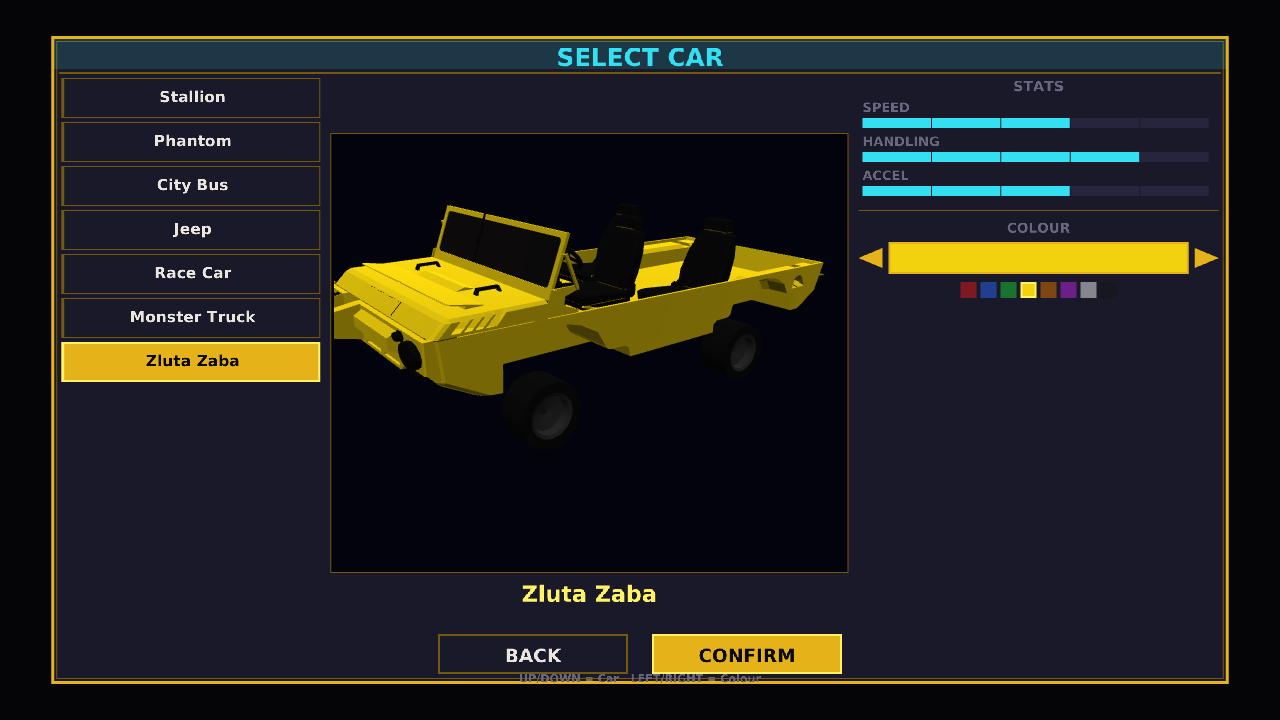
Task: Select the Monster Truck entry
Action: click(x=191, y=318)
